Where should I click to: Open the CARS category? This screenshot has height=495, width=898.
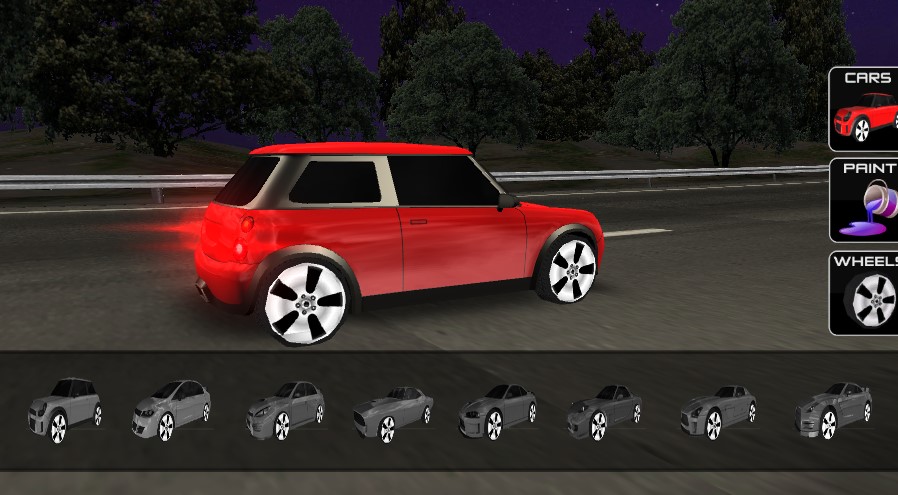click(x=865, y=109)
